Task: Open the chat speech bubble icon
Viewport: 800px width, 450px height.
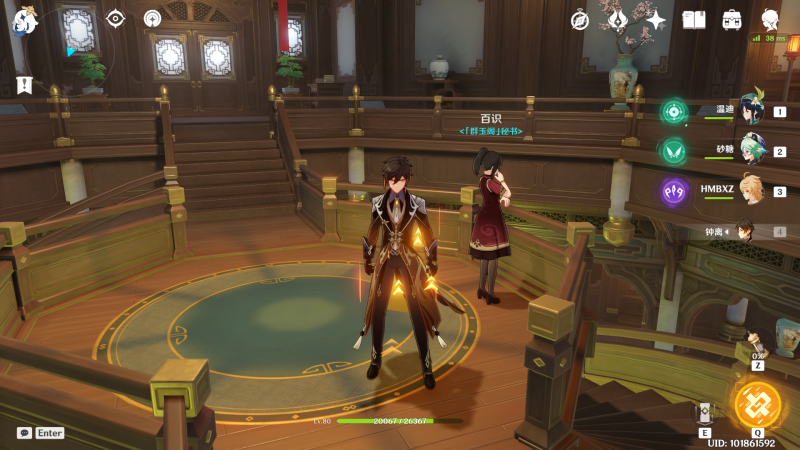Action: pos(24,433)
